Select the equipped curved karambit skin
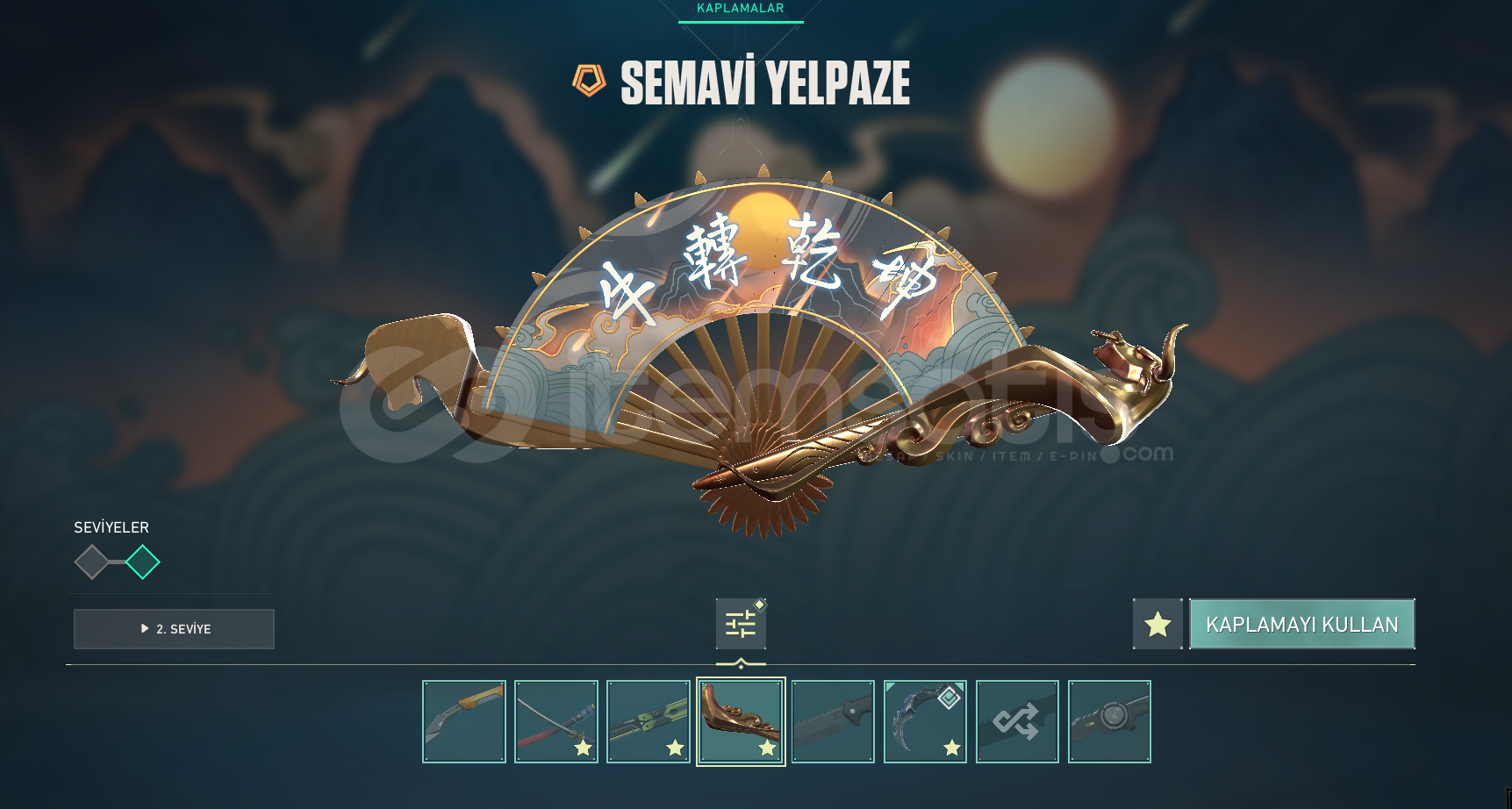This screenshot has height=809, width=1512. [925, 721]
